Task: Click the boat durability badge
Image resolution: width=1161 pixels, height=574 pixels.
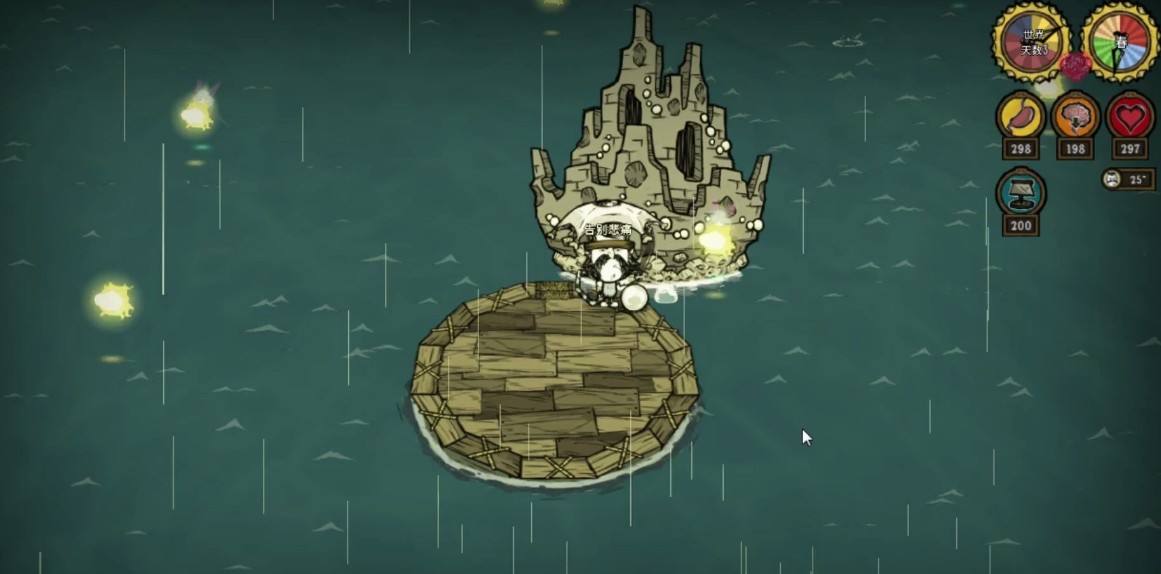Action: point(1021,193)
